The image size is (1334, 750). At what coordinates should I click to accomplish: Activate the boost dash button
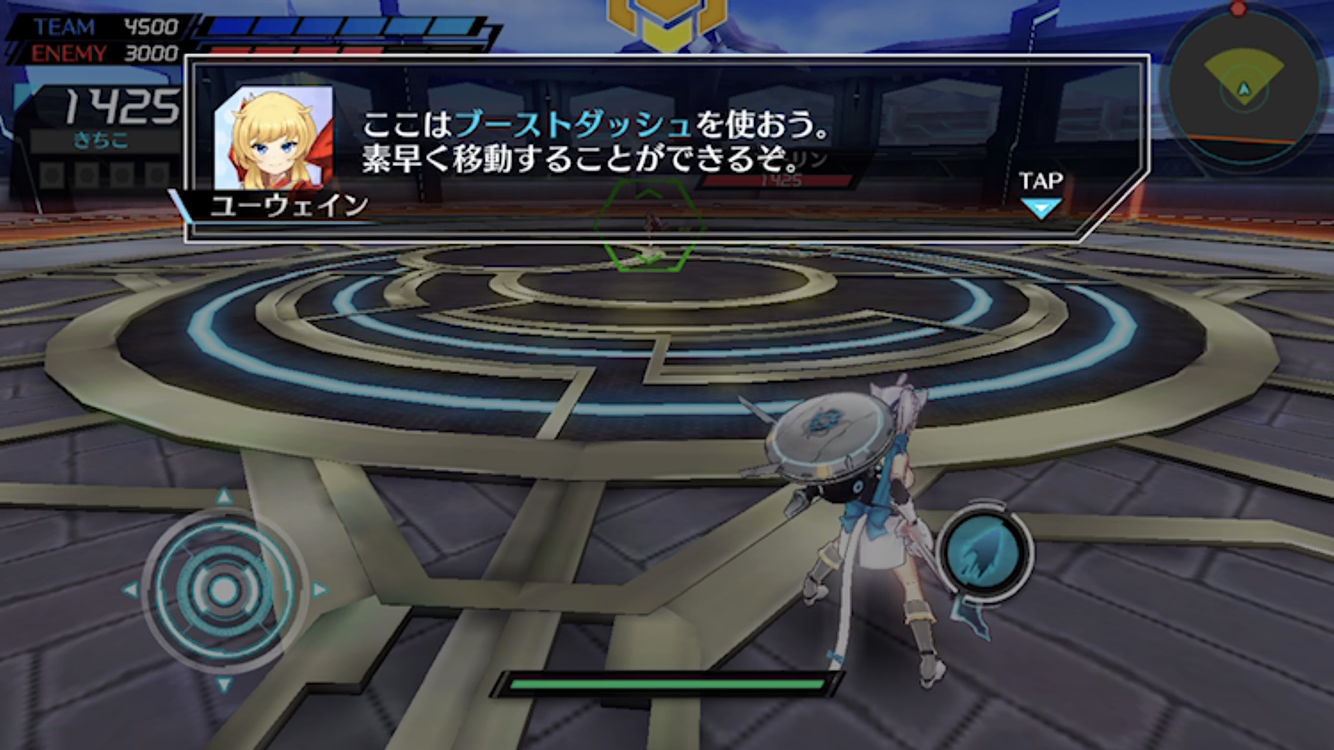985,553
